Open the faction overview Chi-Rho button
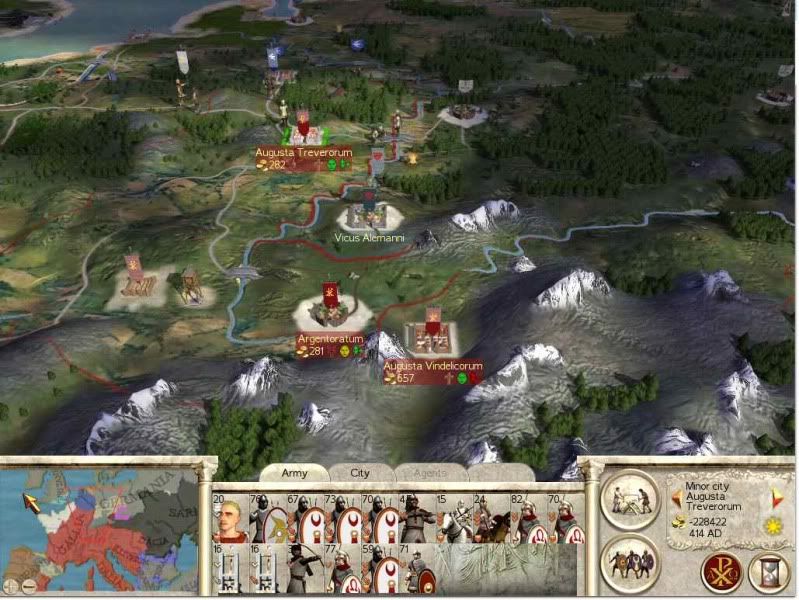Viewport: 799px width, 600px height. pyautogui.click(x=718, y=573)
